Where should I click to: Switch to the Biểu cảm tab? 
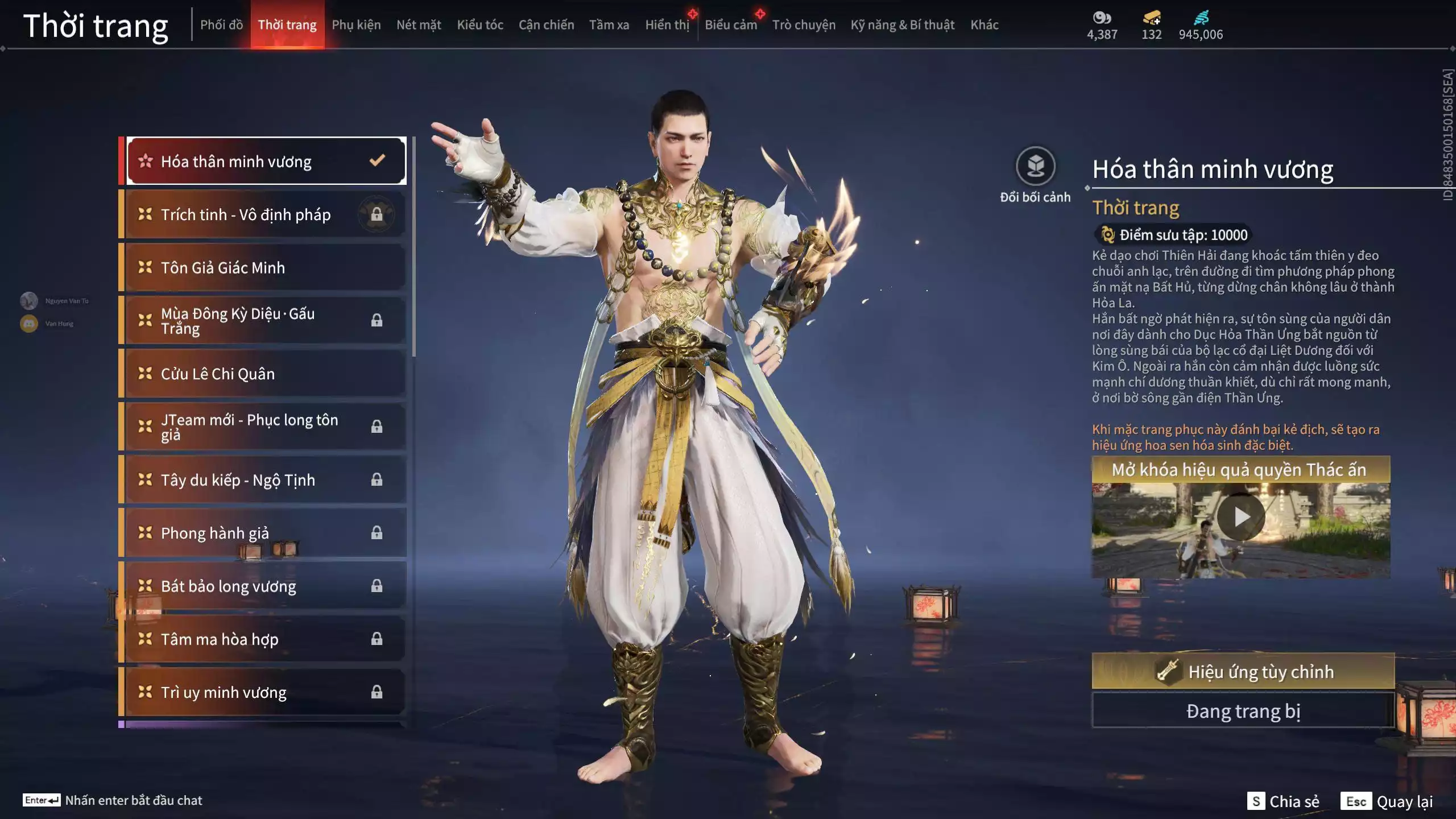(x=731, y=25)
